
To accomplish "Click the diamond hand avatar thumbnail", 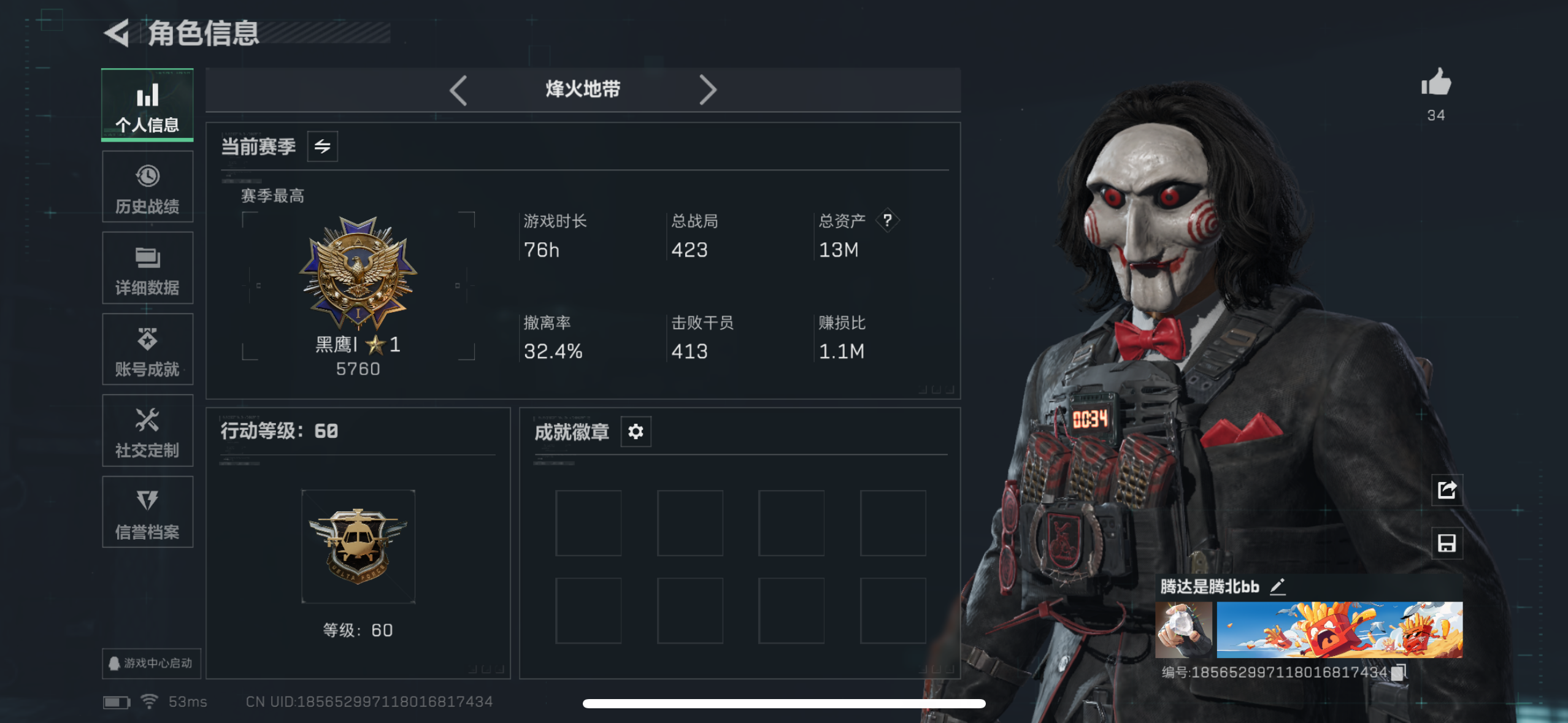I will (x=1184, y=629).
